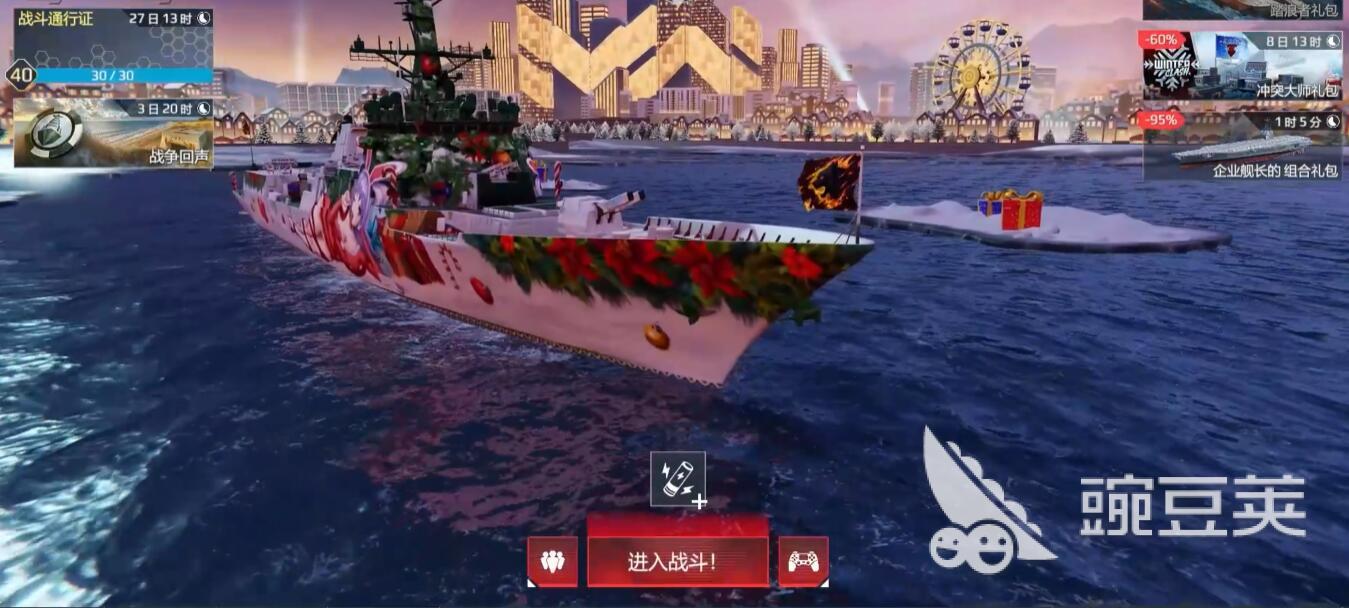Screen dimensions: 1349x608
Task: Open the 战争回声 event banner
Action: [x=113, y=133]
